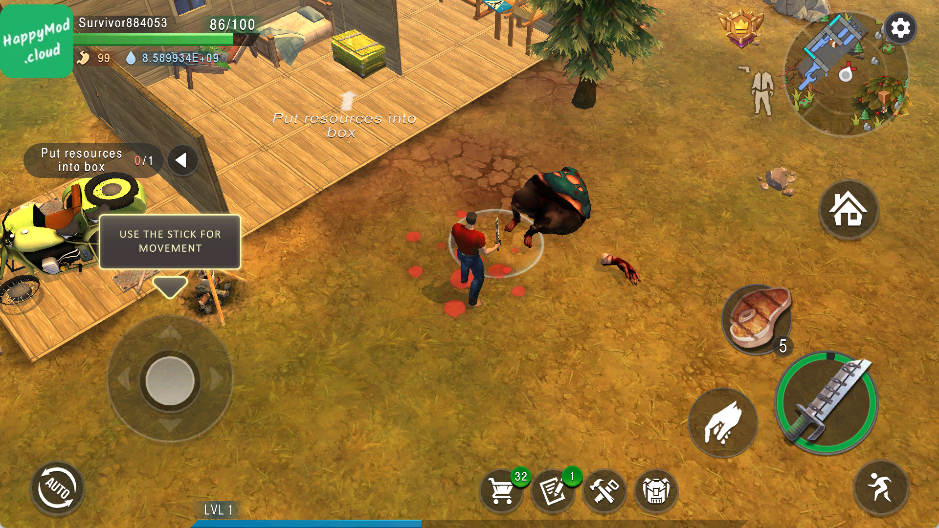This screenshot has width=939, height=528.
Task: Open the hammer and wrench crafting menu
Action: click(x=604, y=490)
